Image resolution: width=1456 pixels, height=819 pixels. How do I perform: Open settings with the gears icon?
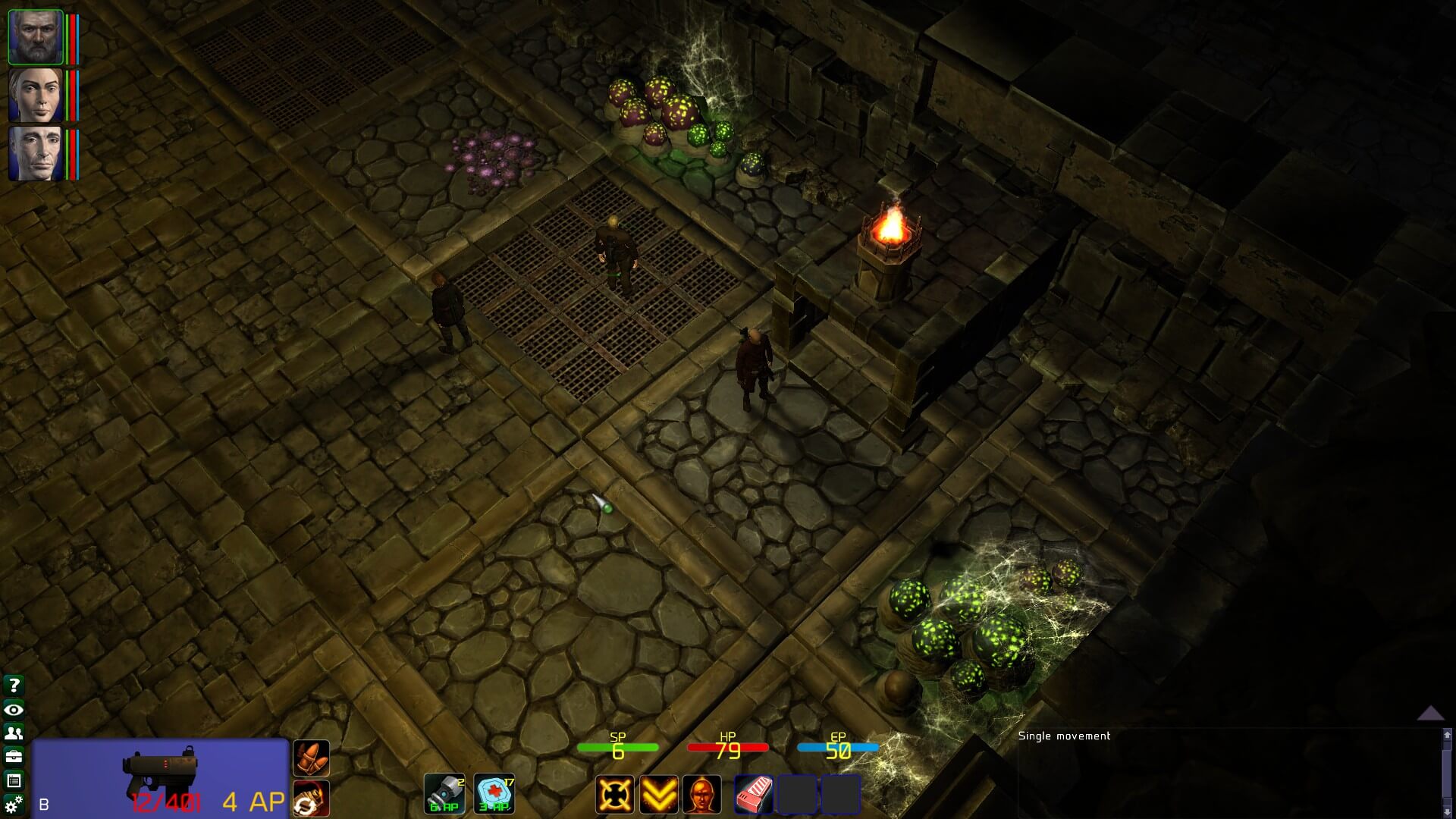click(14, 804)
